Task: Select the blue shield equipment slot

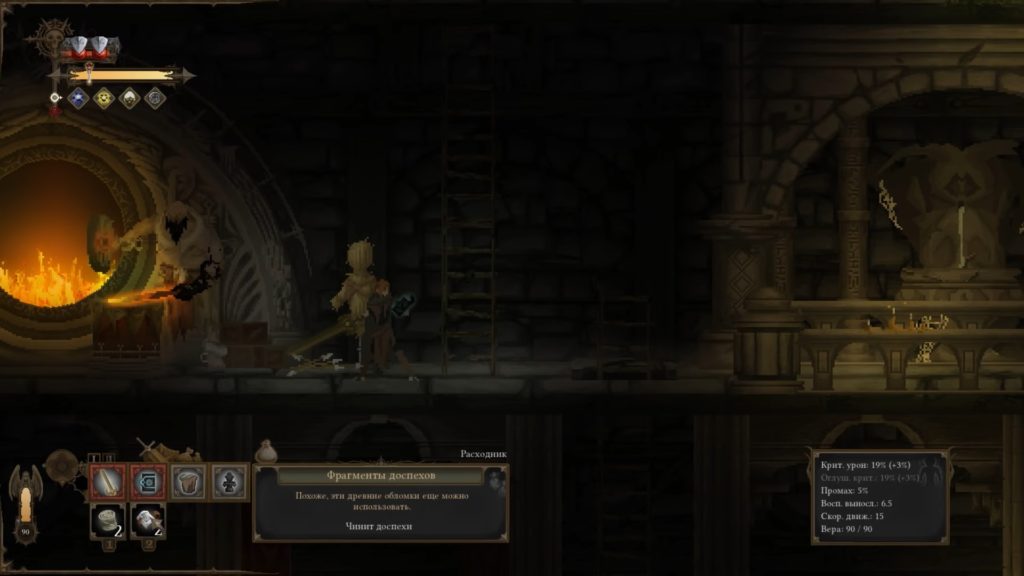Action: coord(148,482)
